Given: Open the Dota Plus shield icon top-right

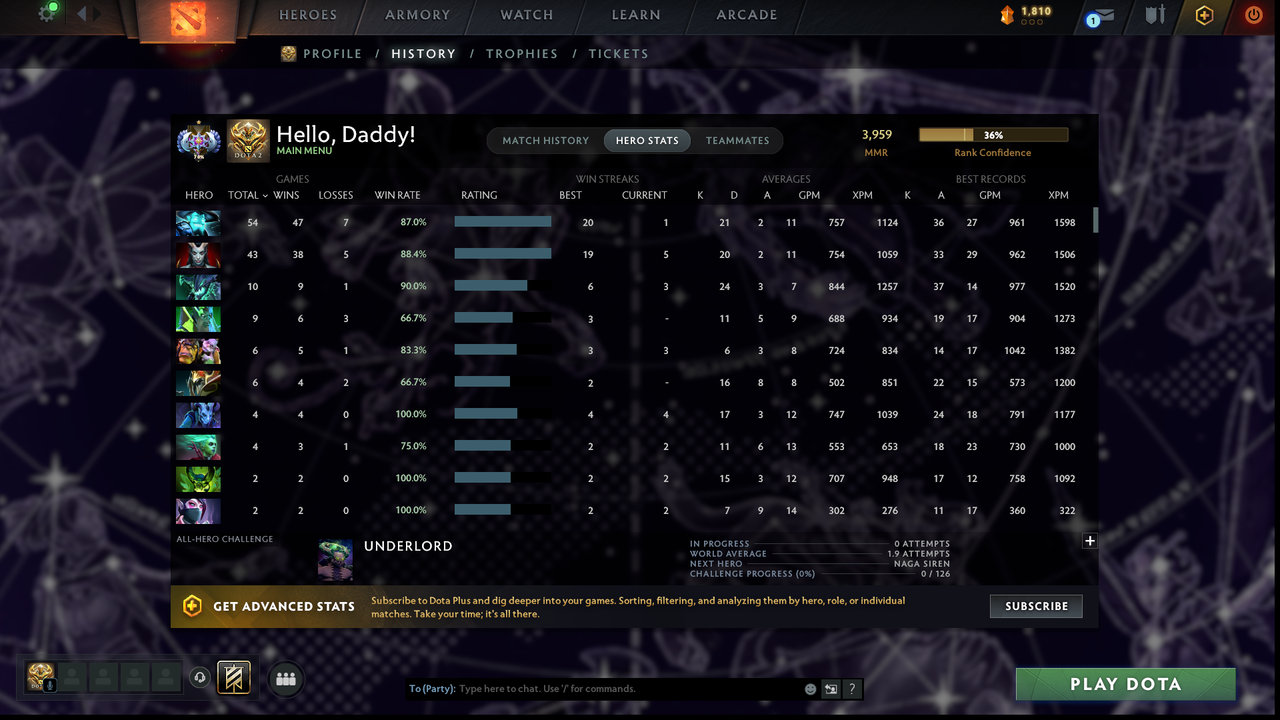Looking at the screenshot, I should pyautogui.click(x=1203, y=15).
